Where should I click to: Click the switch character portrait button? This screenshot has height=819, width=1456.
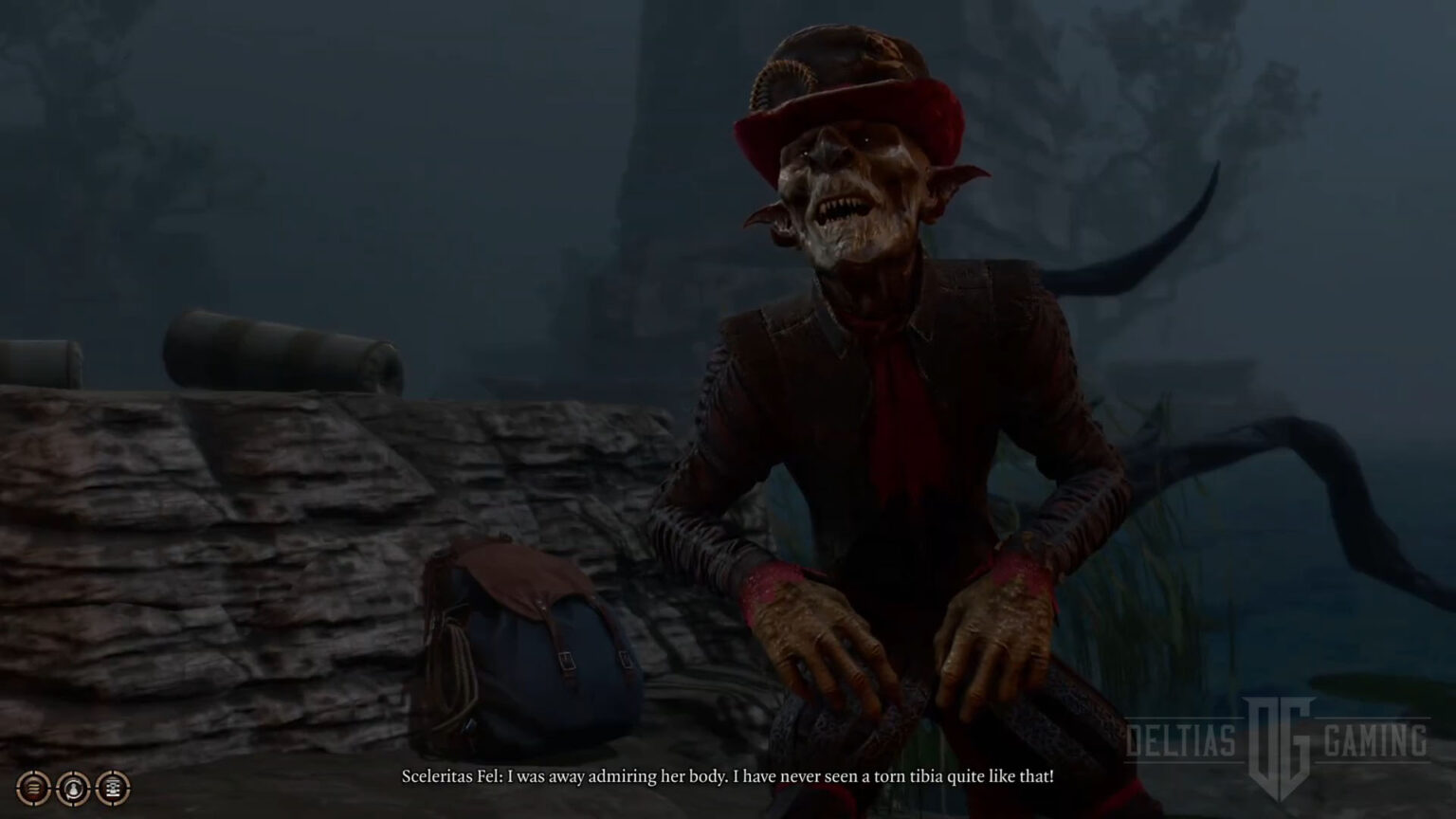click(73, 787)
